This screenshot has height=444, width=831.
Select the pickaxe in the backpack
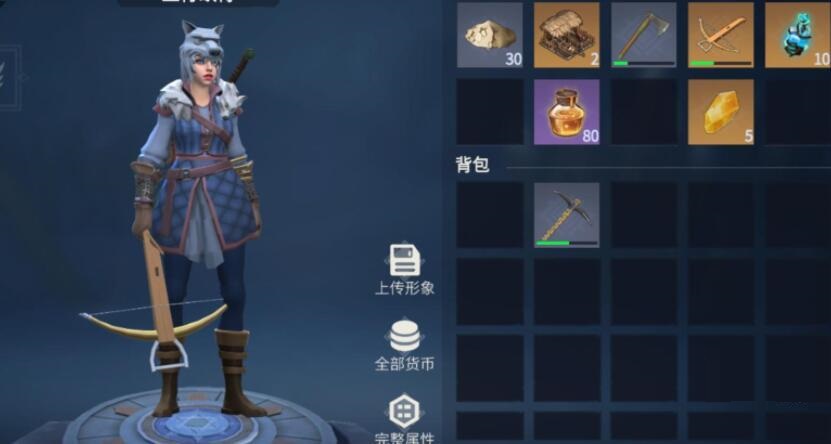[566, 214]
